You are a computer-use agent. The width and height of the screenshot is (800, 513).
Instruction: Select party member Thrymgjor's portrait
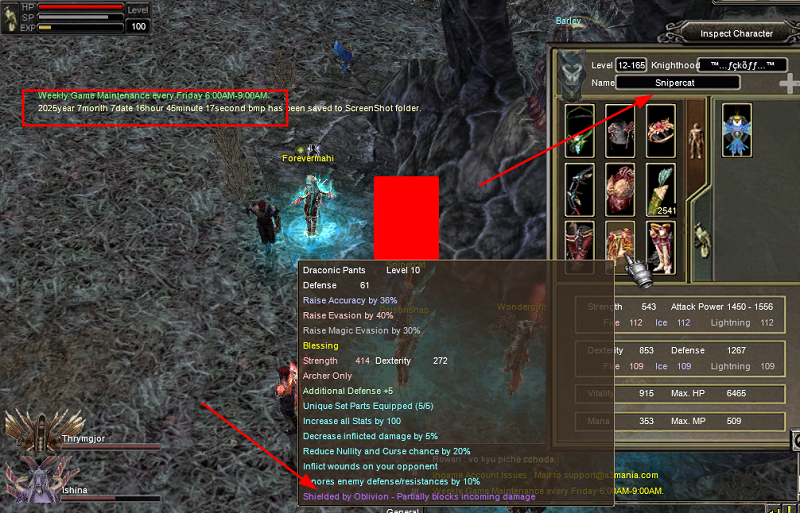point(25,428)
